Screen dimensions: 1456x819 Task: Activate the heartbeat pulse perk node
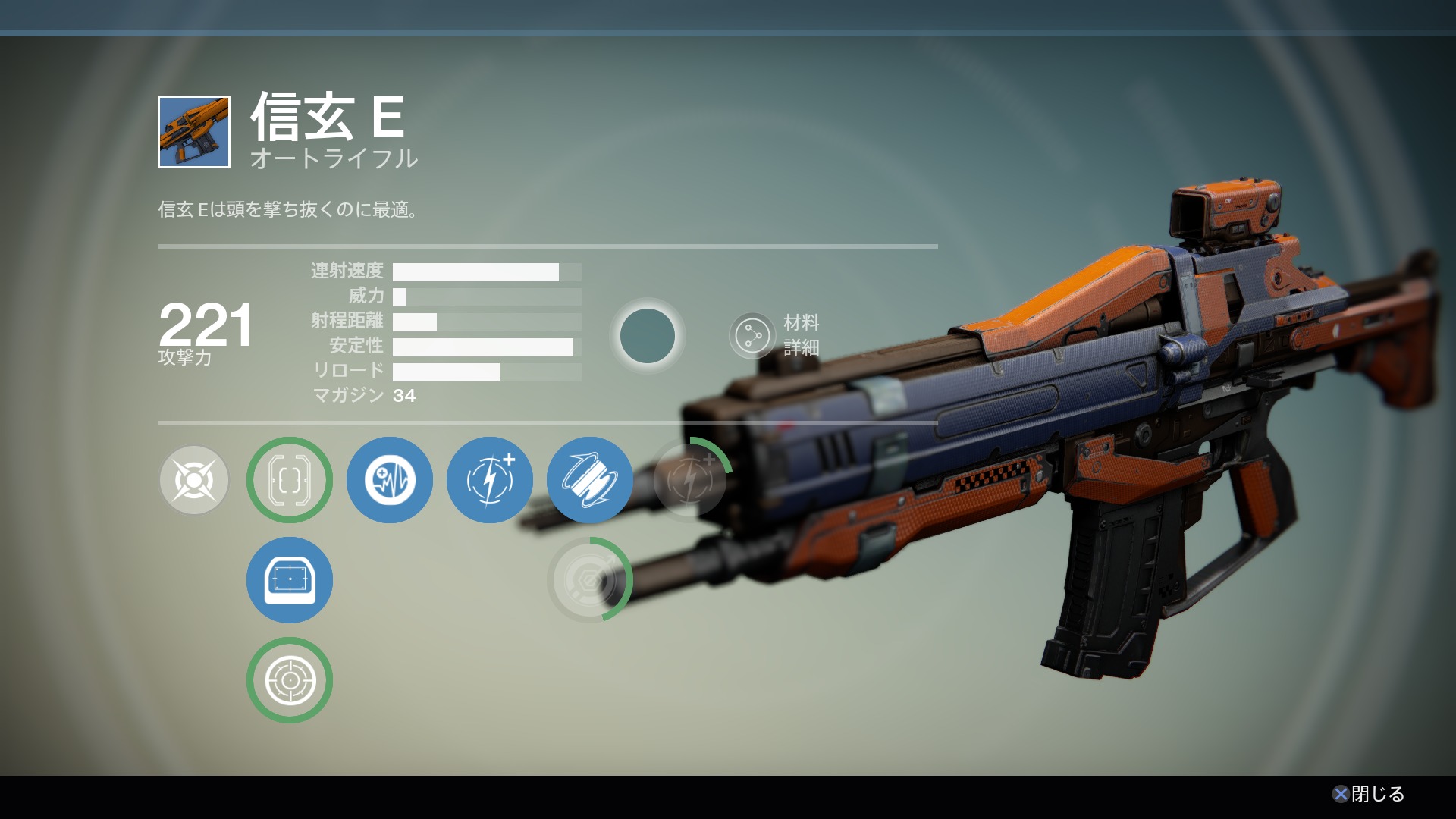coord(390,480)
